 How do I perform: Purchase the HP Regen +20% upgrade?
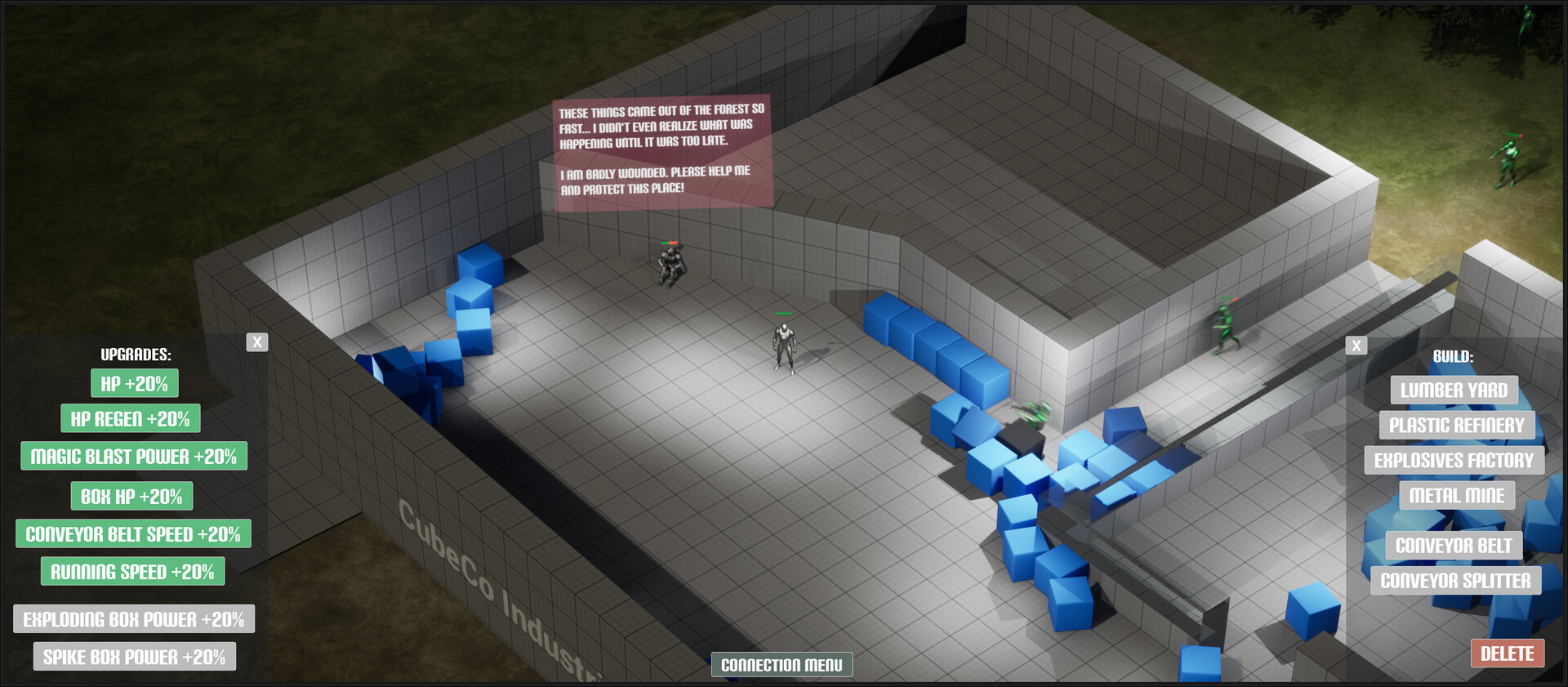pyautogui.click(x=131, y=418)
